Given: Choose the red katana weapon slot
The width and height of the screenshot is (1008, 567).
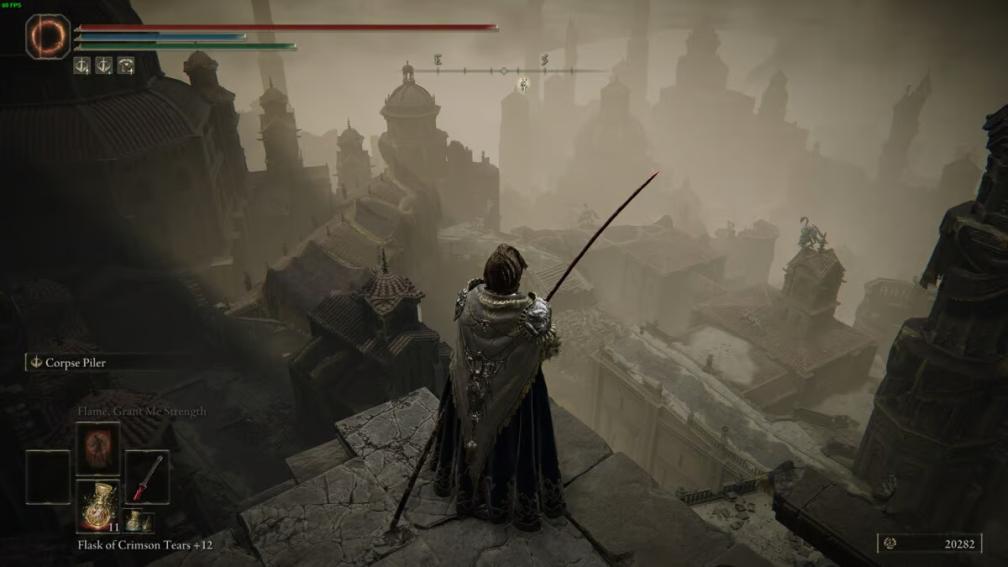Looking at the screenshot, I should pyautogui.click(x=147, y=478).
